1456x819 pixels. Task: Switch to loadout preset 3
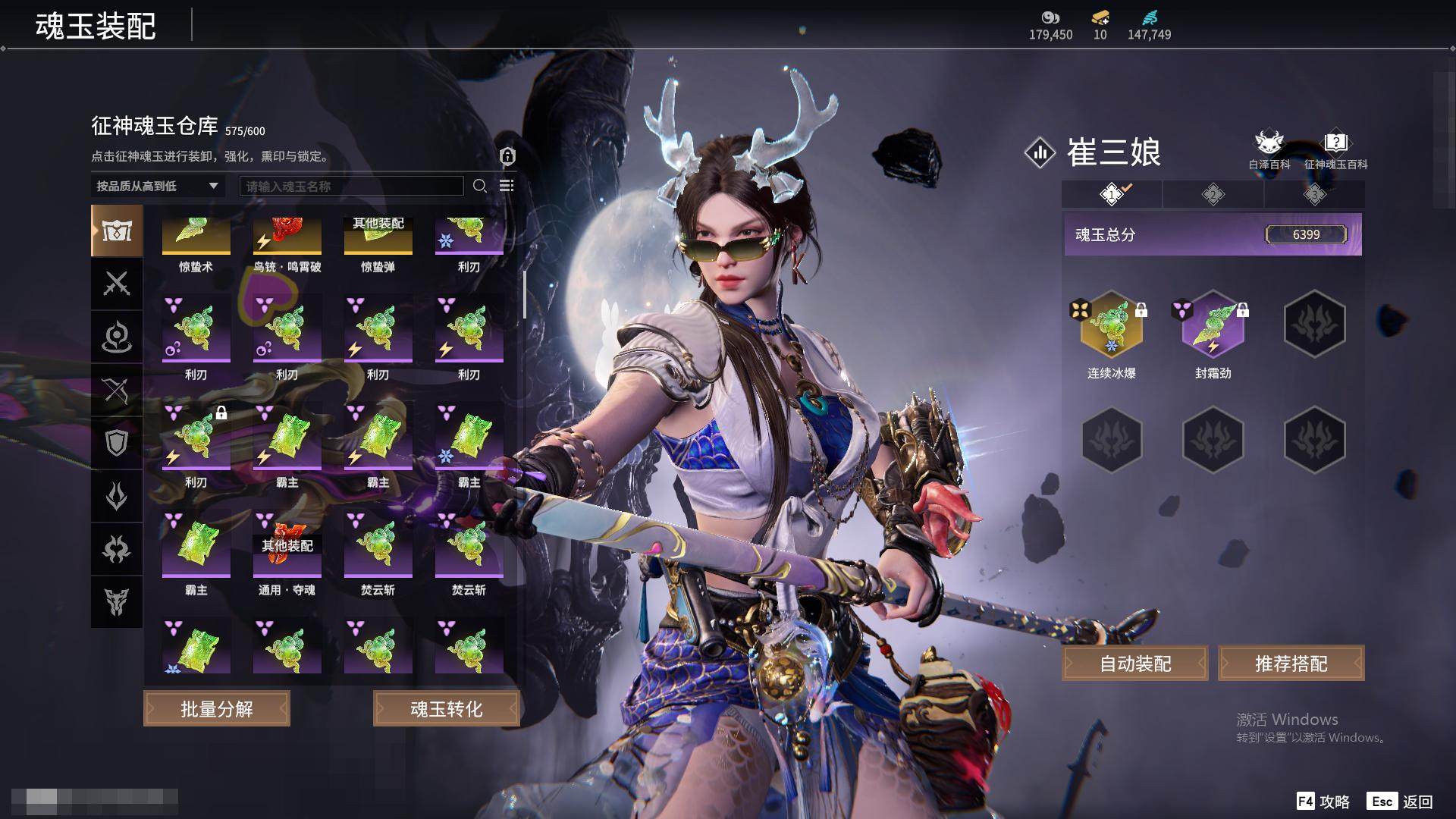[1314, 195]
